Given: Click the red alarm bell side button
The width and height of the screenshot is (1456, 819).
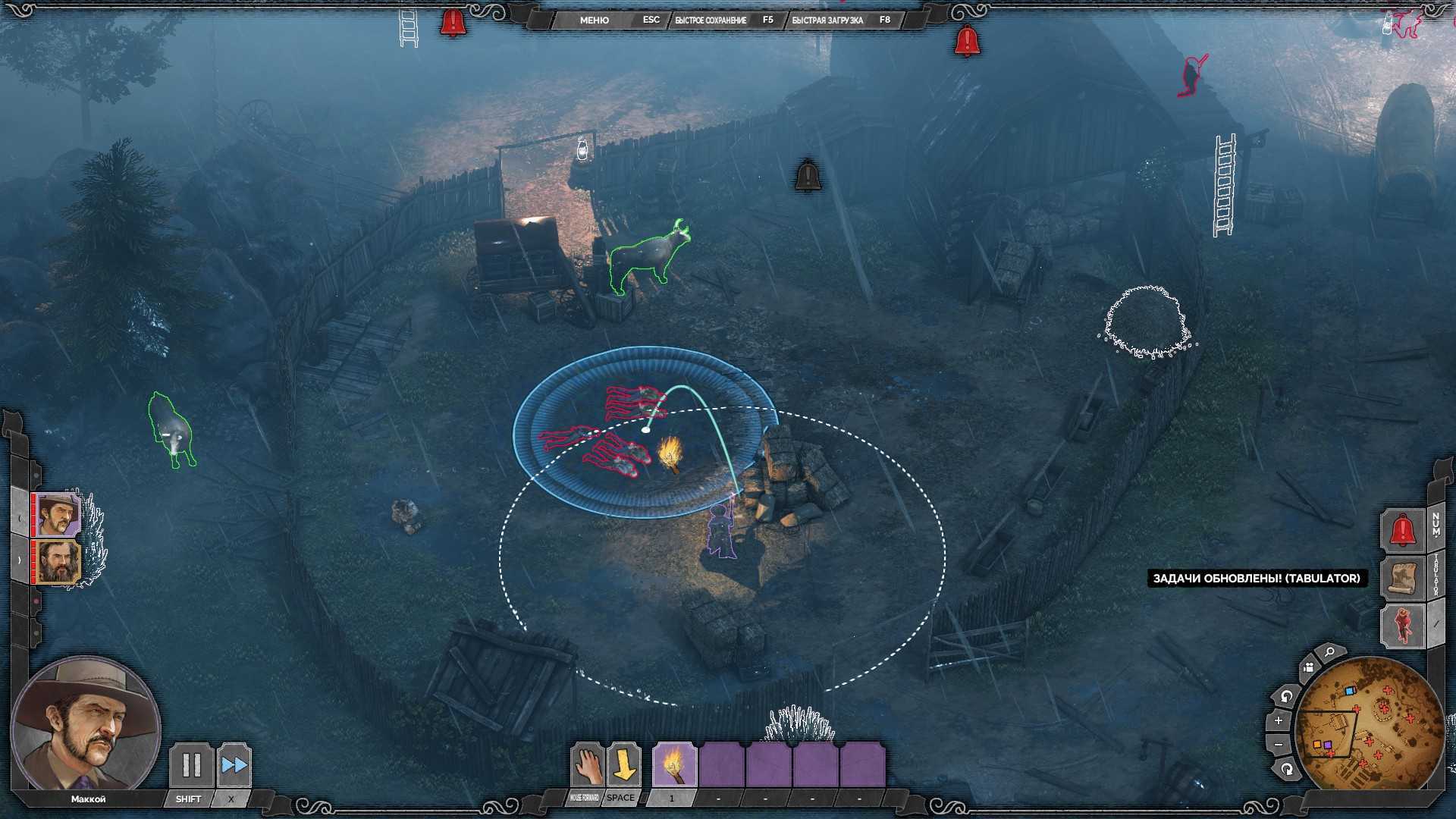Looking at the screenshot, I should coord(1402,530).
